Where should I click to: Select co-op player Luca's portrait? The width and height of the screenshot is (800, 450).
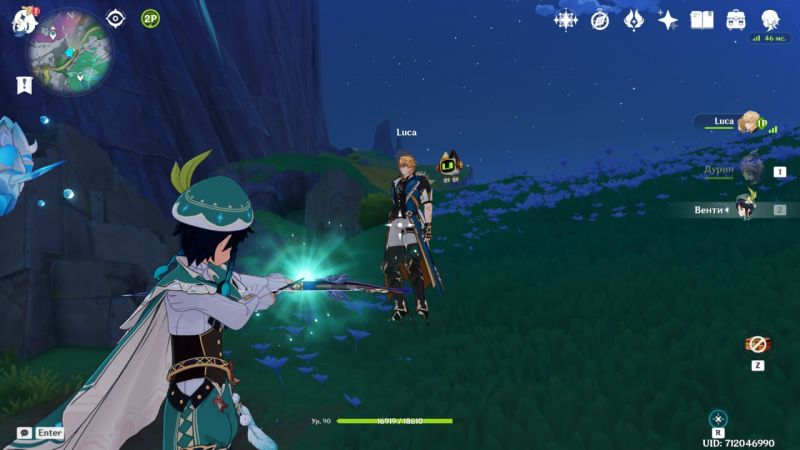pyautogui.click(x=748, y=122)
